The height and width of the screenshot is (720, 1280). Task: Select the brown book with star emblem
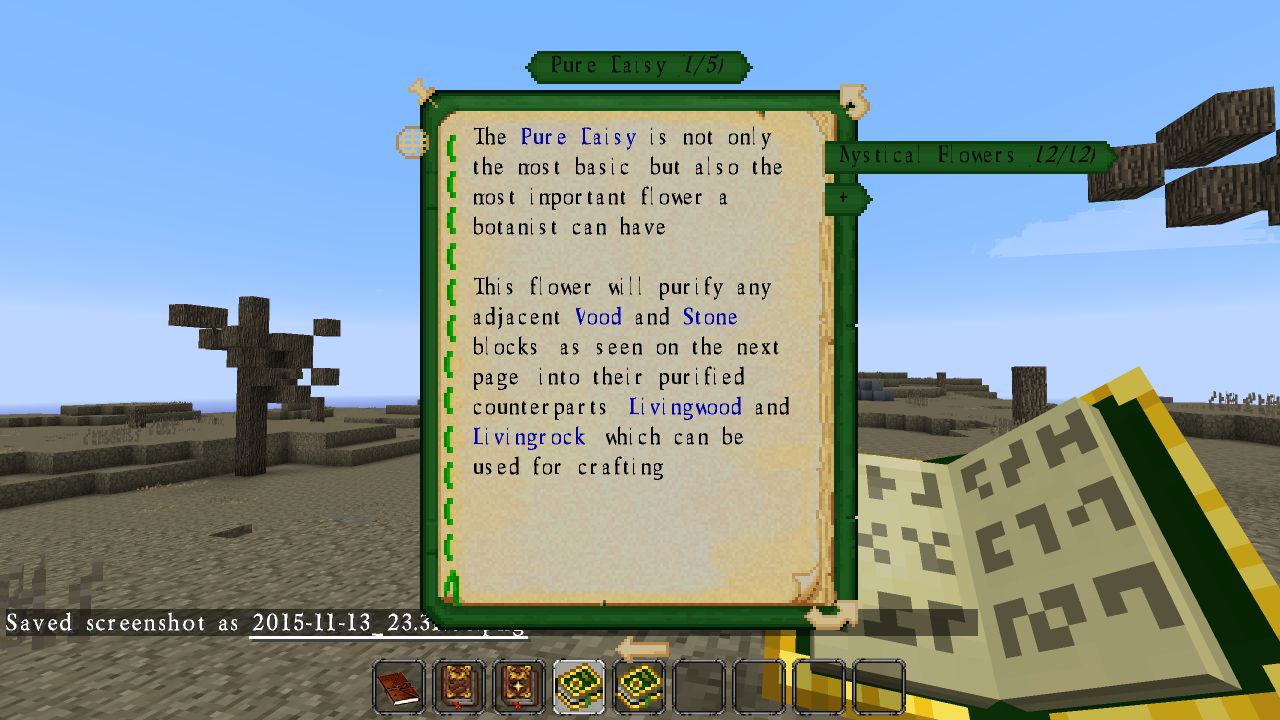(459, 687)
